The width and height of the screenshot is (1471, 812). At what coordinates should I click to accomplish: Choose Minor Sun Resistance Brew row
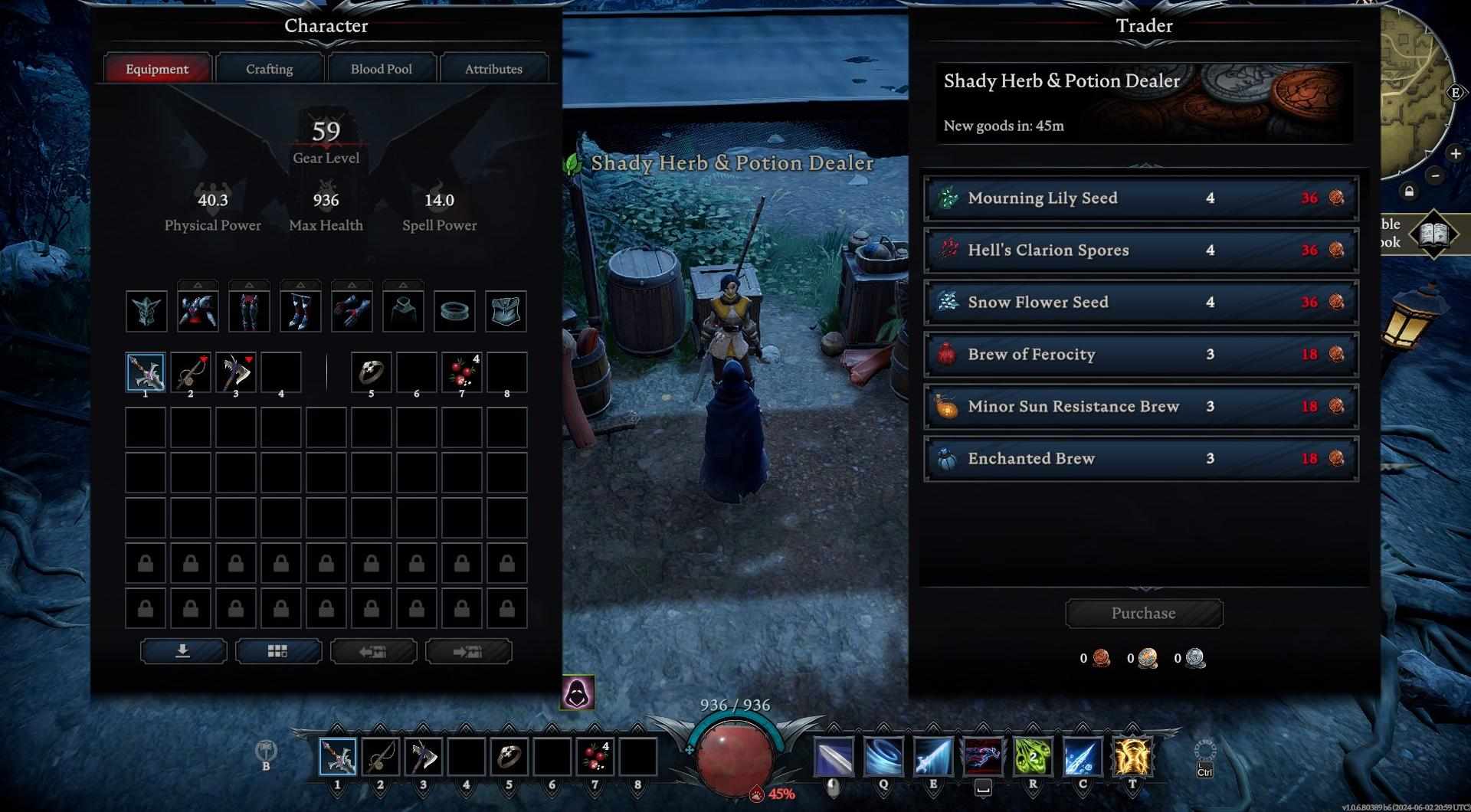coord(1141,407)
